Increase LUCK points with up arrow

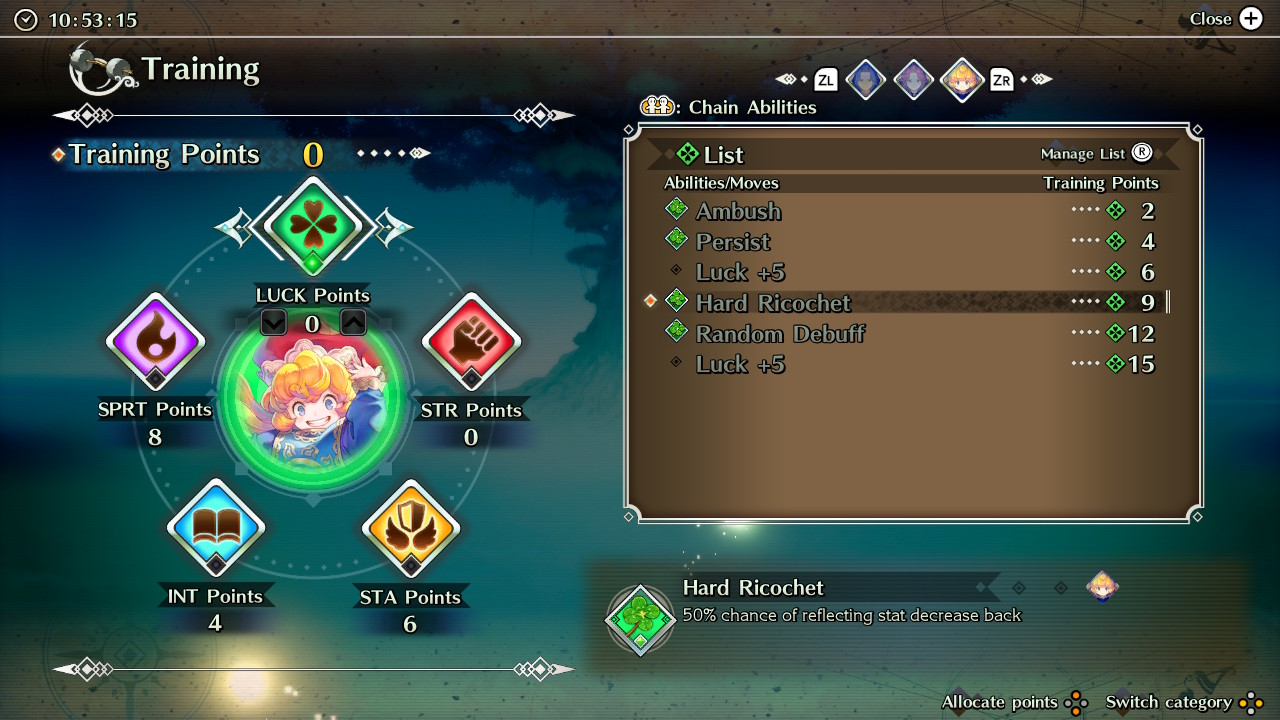click(x=352, y=322)
